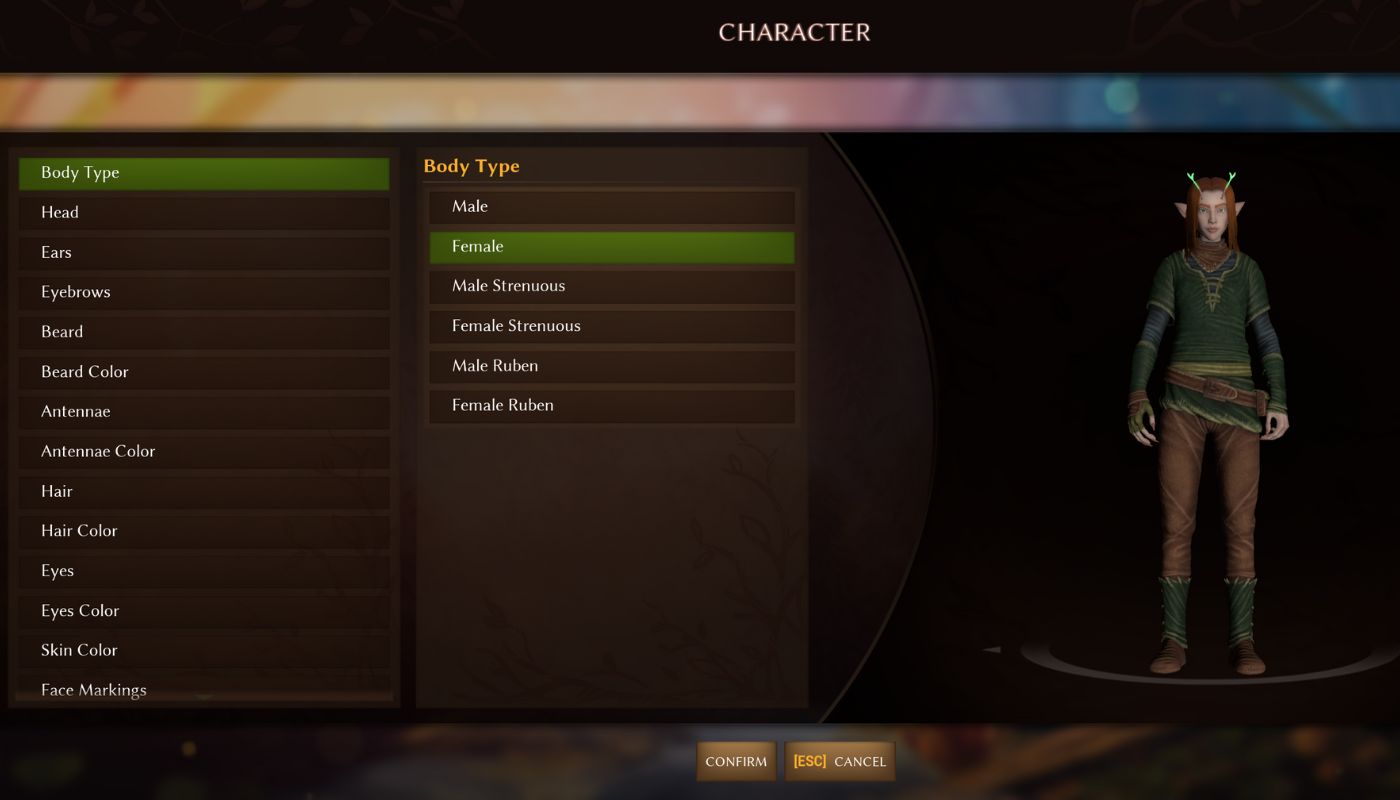Choose the Eyebrows category
This screenshot has height=800, width=1400.
204,292
